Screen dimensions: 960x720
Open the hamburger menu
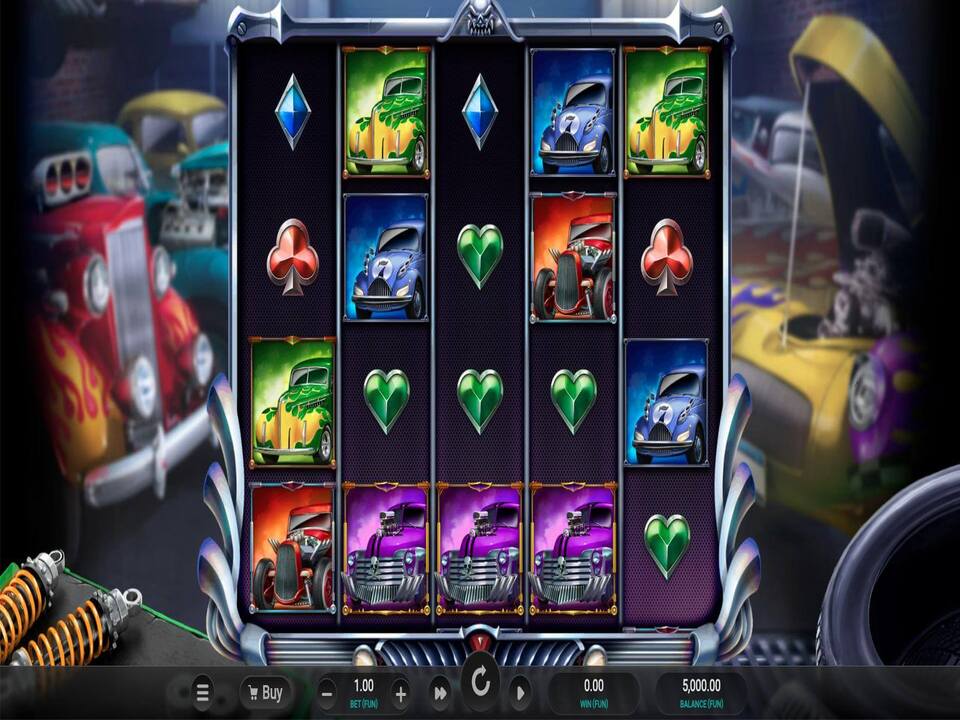click(x=202, y=692)
